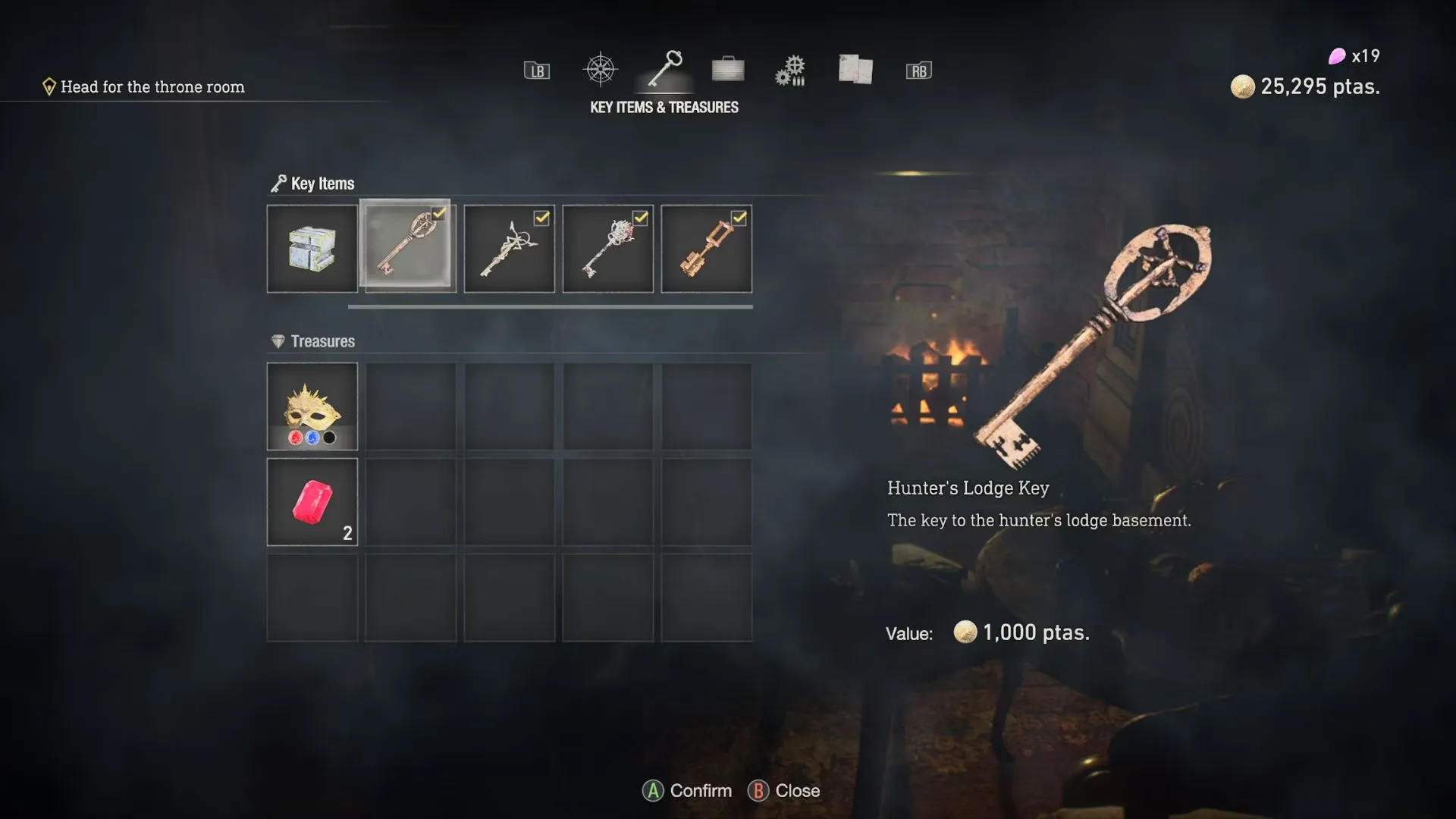Choose the red ruby treasure slot
1456x819 pixels.
(312, 502)
